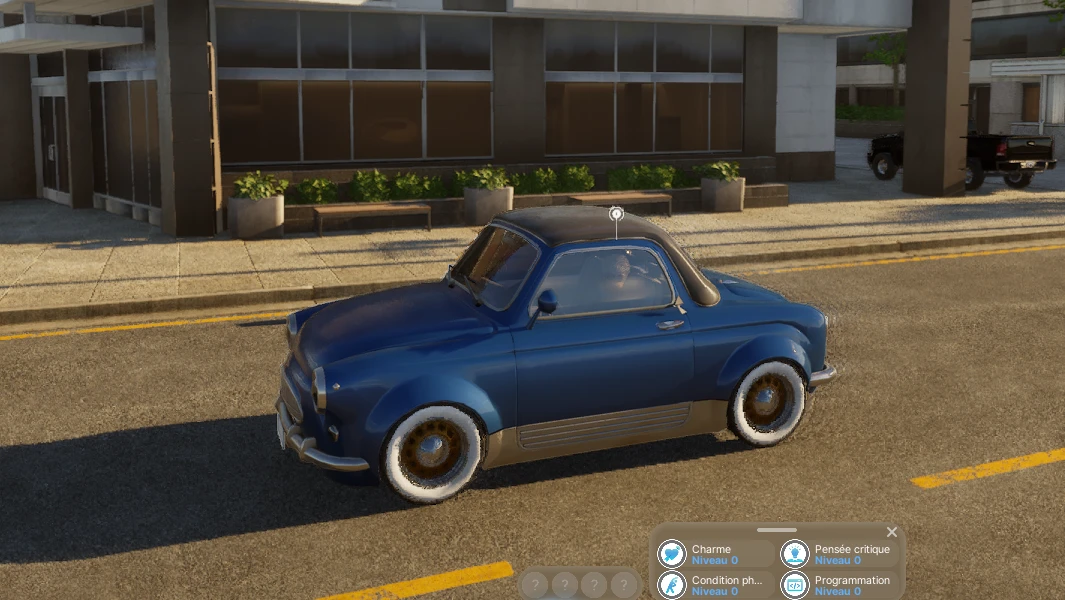Select the character marker above the car
The height and width of the screenshot is (600, 1065).
click(616, 213)
